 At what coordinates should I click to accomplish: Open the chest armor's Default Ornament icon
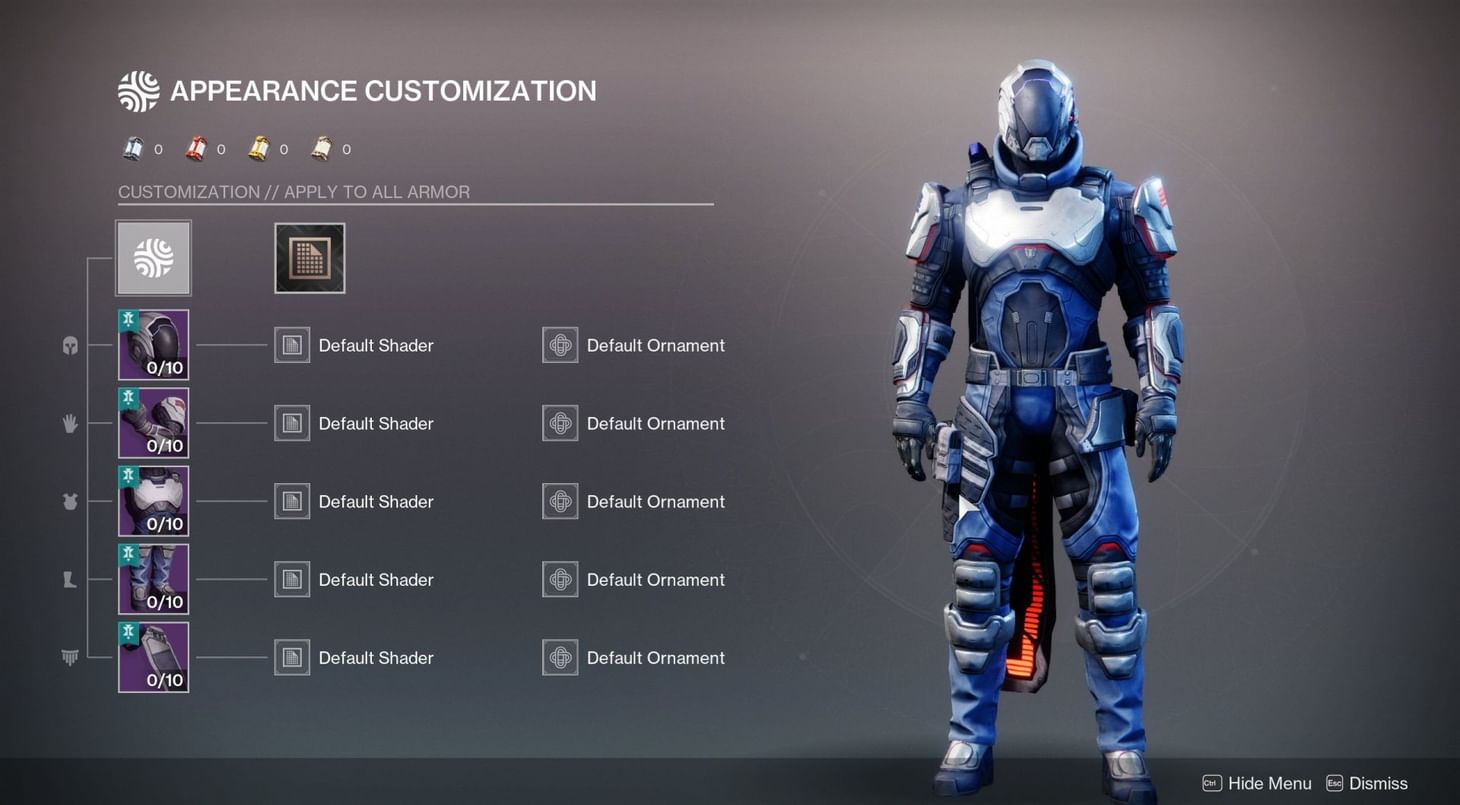click(x=559, y=501)
